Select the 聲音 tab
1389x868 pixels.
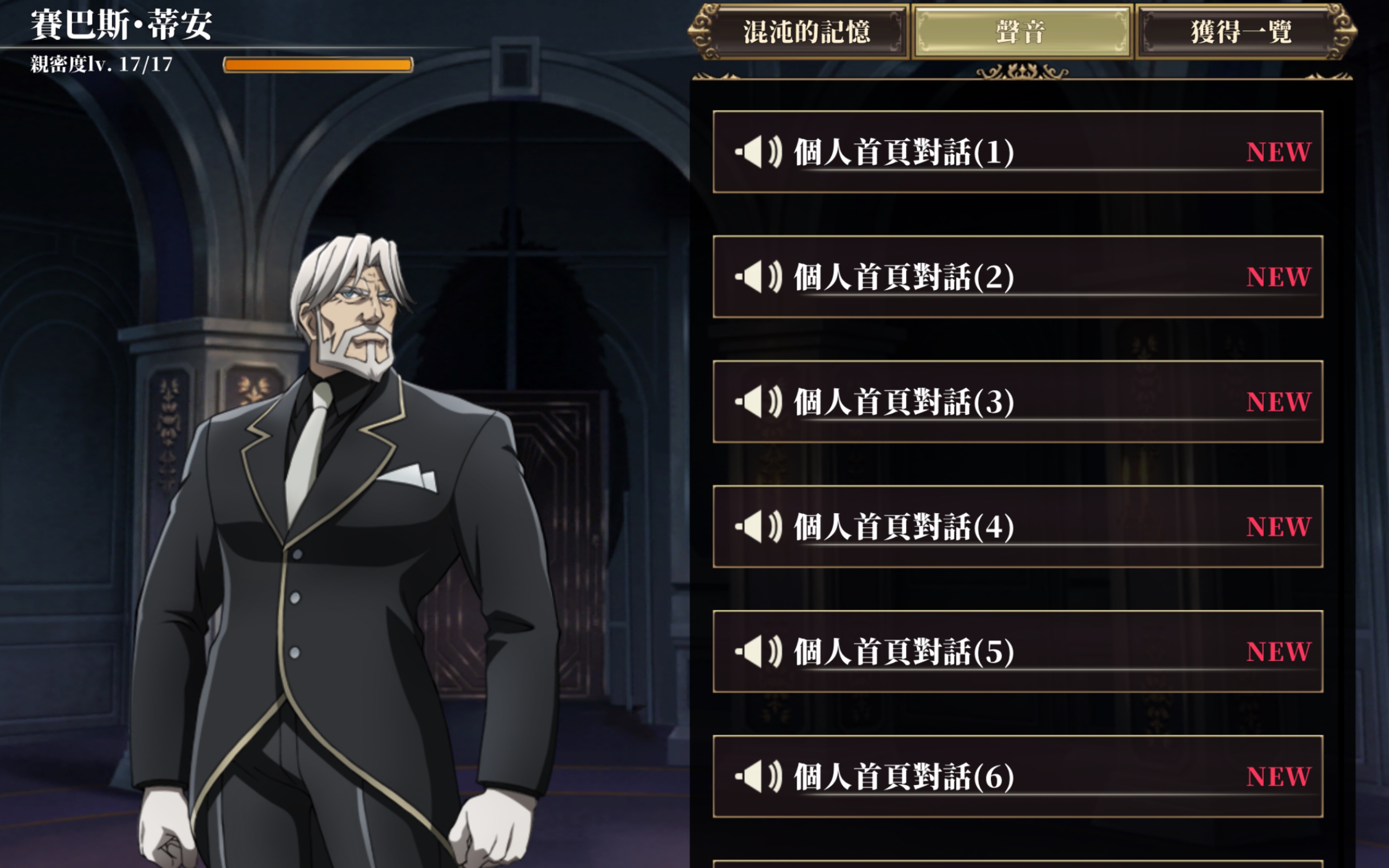[x=1021, y=32]
